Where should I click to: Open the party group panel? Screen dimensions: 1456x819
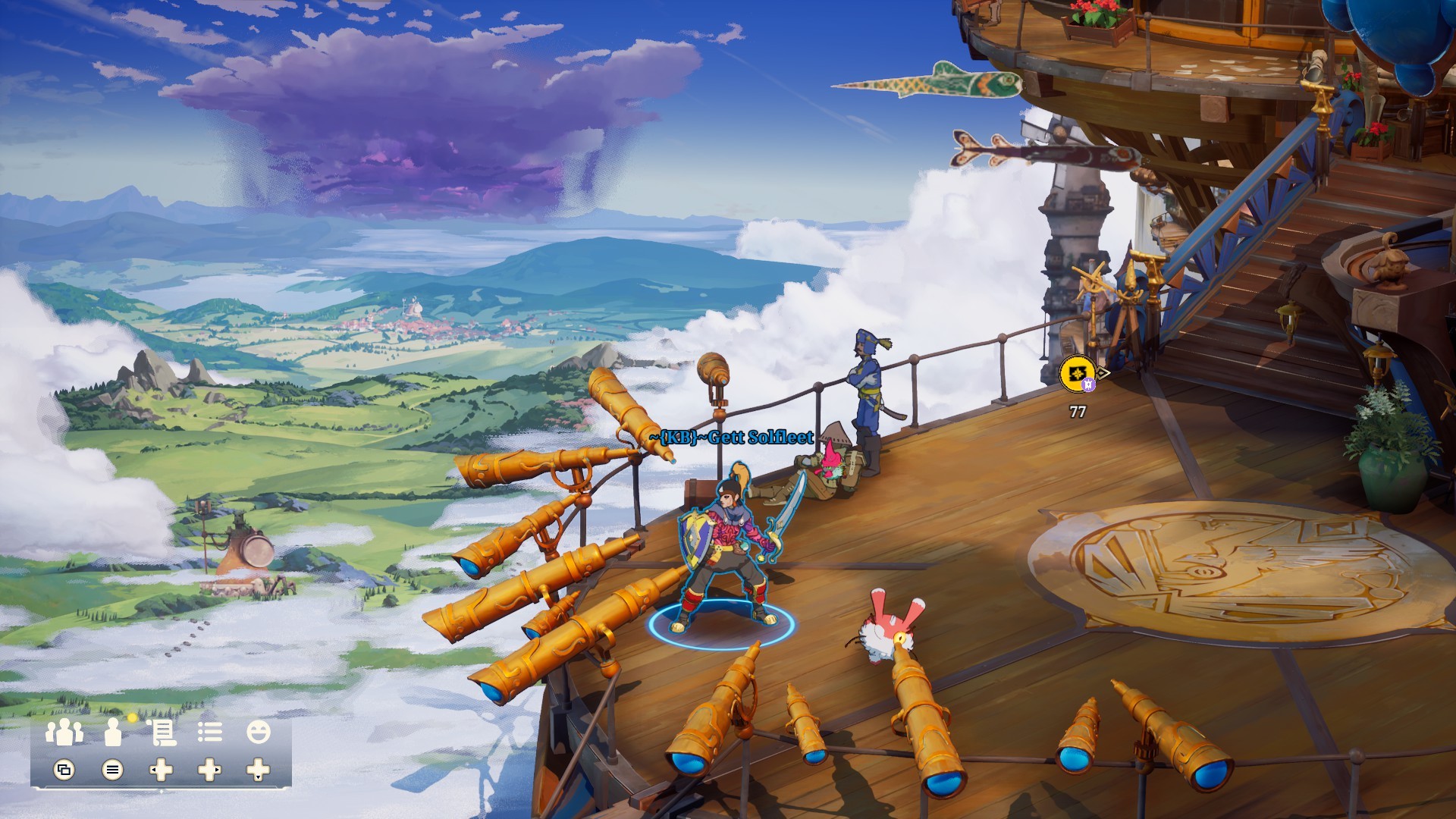coord(64,733)
